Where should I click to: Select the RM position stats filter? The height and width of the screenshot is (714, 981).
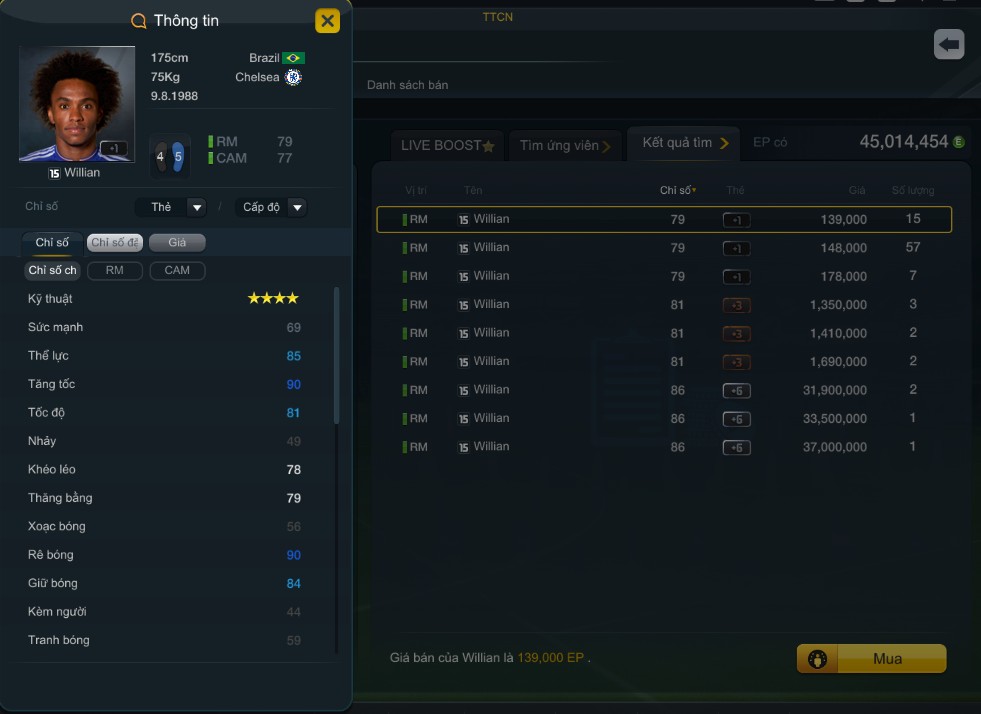114,270
